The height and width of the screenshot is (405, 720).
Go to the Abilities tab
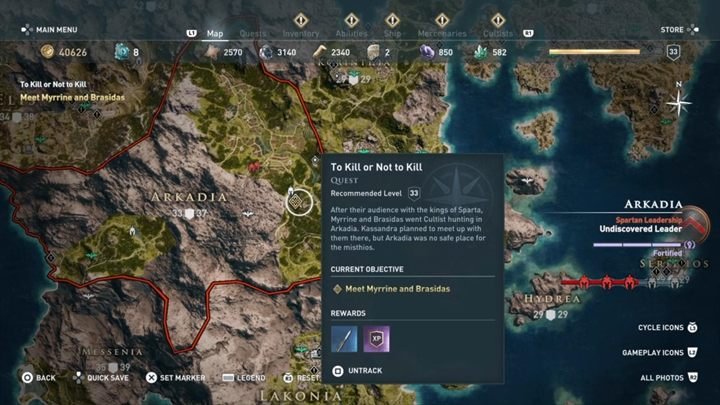click(x=351, y=33)
